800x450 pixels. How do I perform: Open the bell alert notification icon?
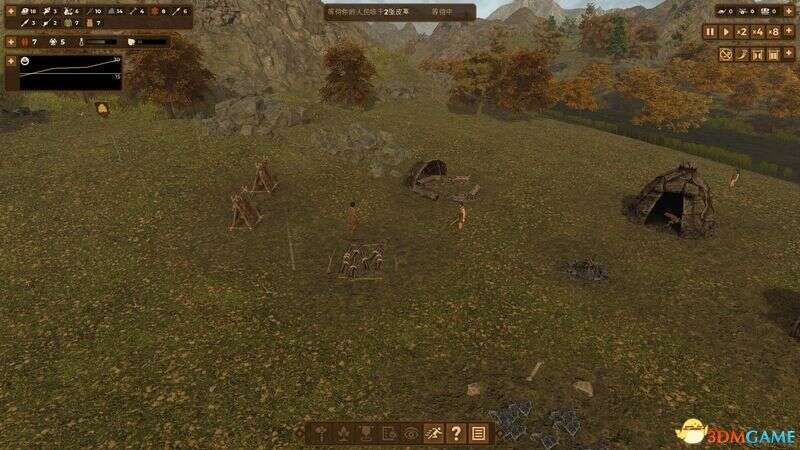tap(102, 109)
